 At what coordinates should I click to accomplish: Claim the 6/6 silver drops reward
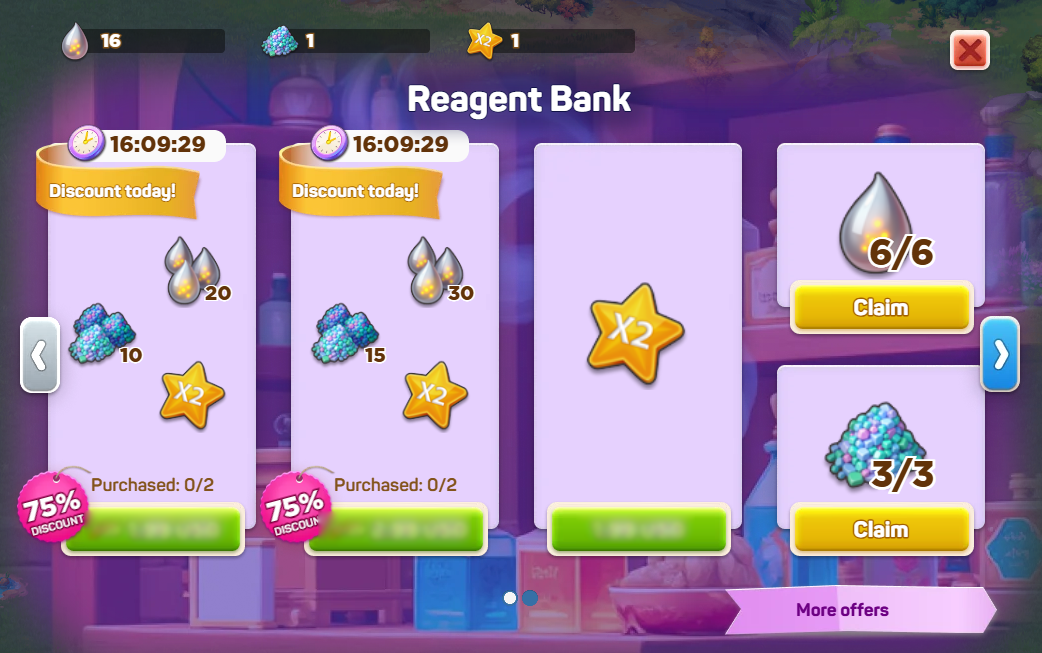pyautogui.click(x=881, y=307)
